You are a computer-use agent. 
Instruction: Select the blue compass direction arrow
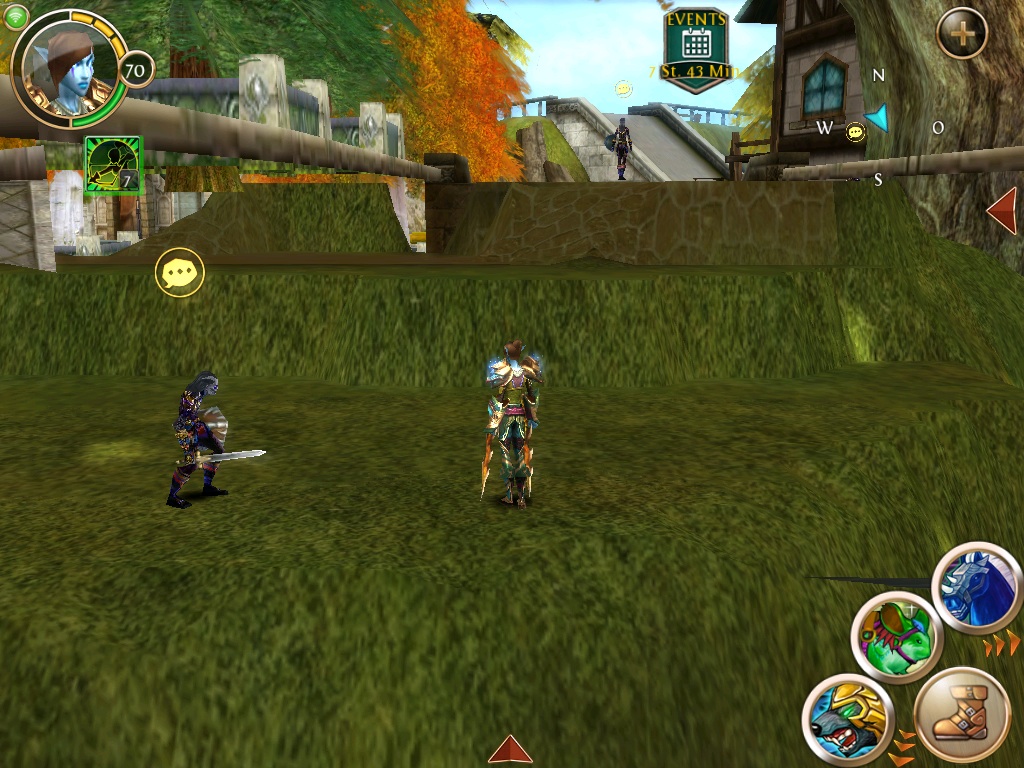878,118
